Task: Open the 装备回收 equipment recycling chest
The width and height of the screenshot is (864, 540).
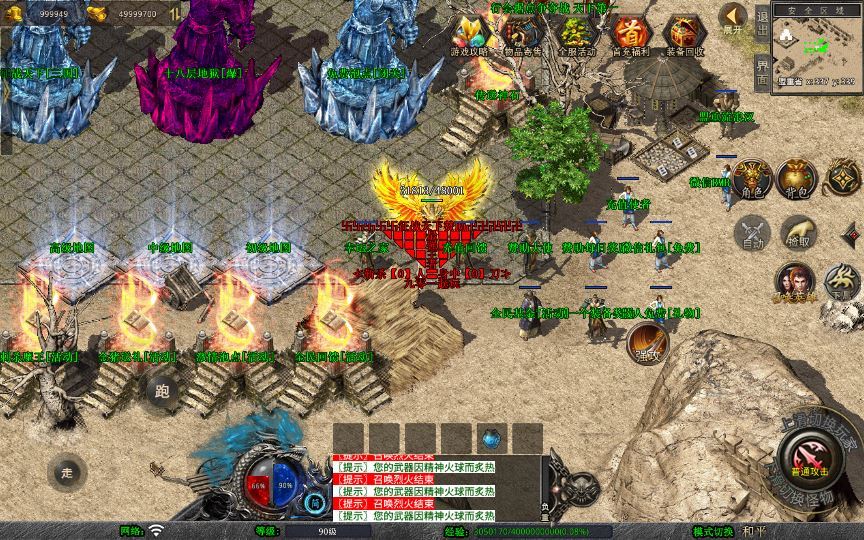Action: (684, 33)
